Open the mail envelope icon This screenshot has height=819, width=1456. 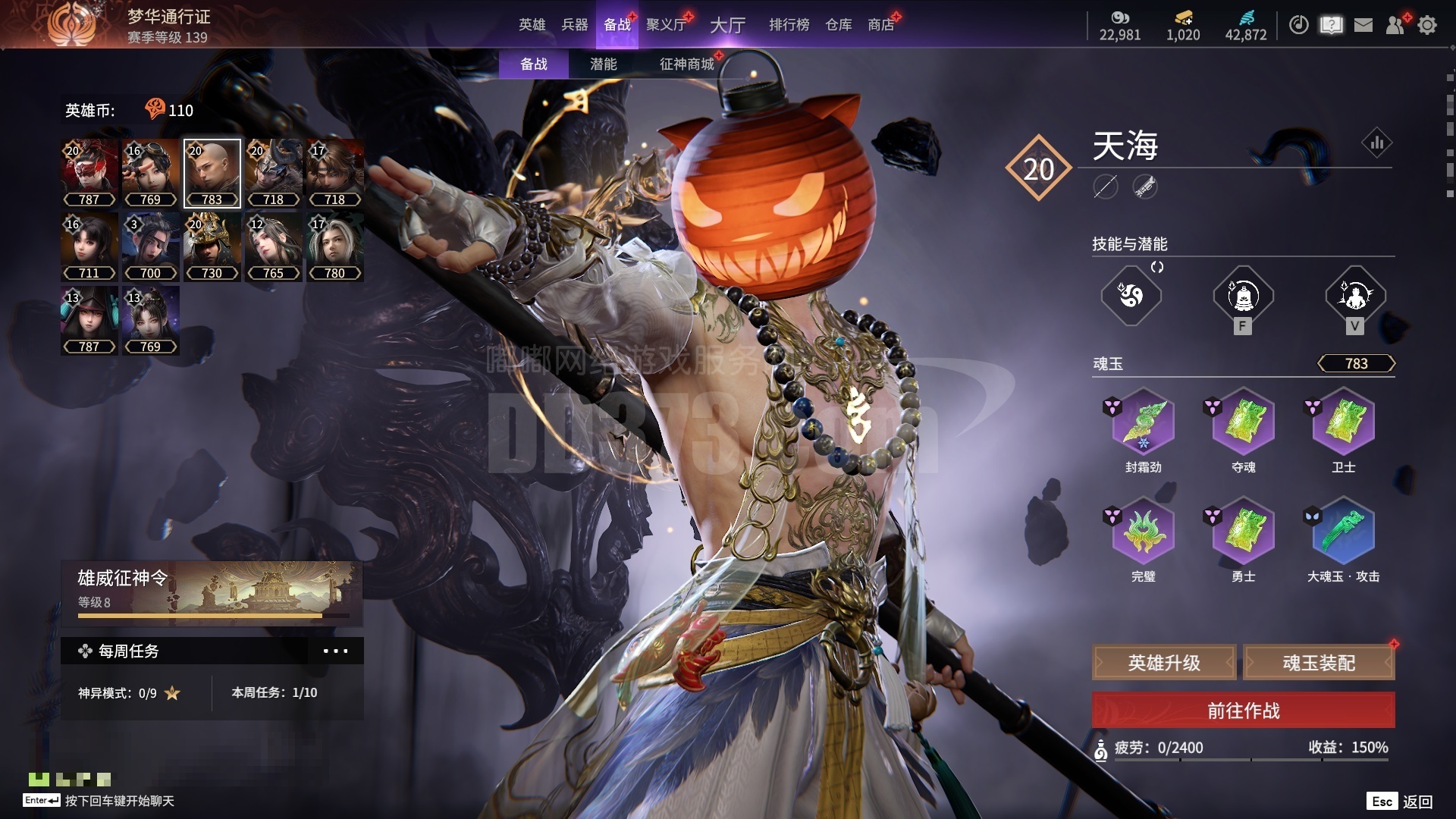pyautogui.click(x=1363, y=25)
